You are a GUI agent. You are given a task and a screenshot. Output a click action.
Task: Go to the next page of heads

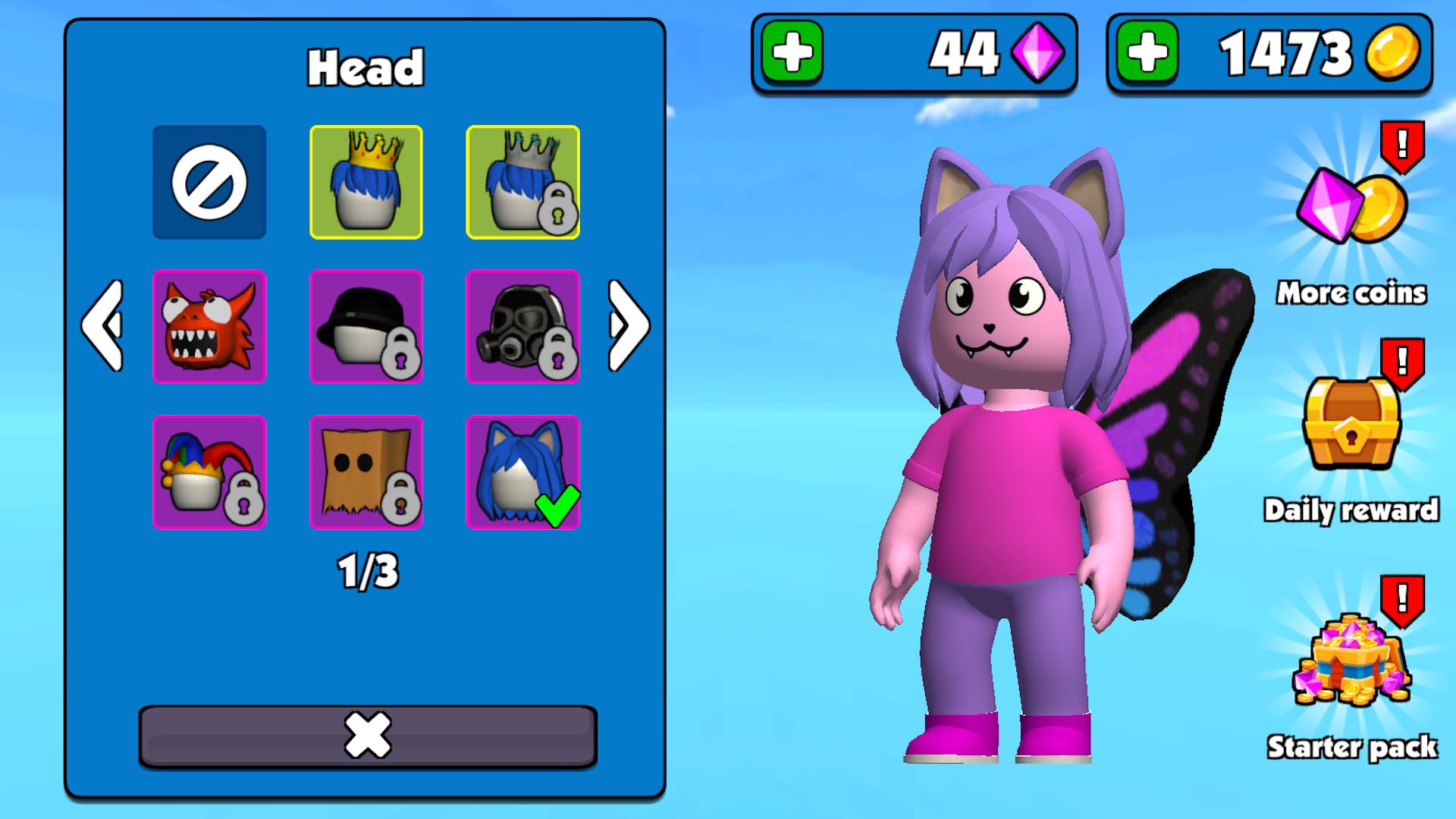pyautogui.click(x=628, y=326)
